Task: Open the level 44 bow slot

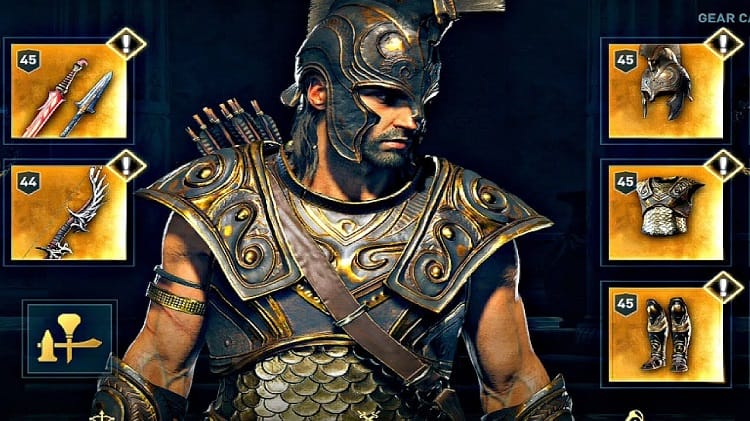Action: click(69, 212)
